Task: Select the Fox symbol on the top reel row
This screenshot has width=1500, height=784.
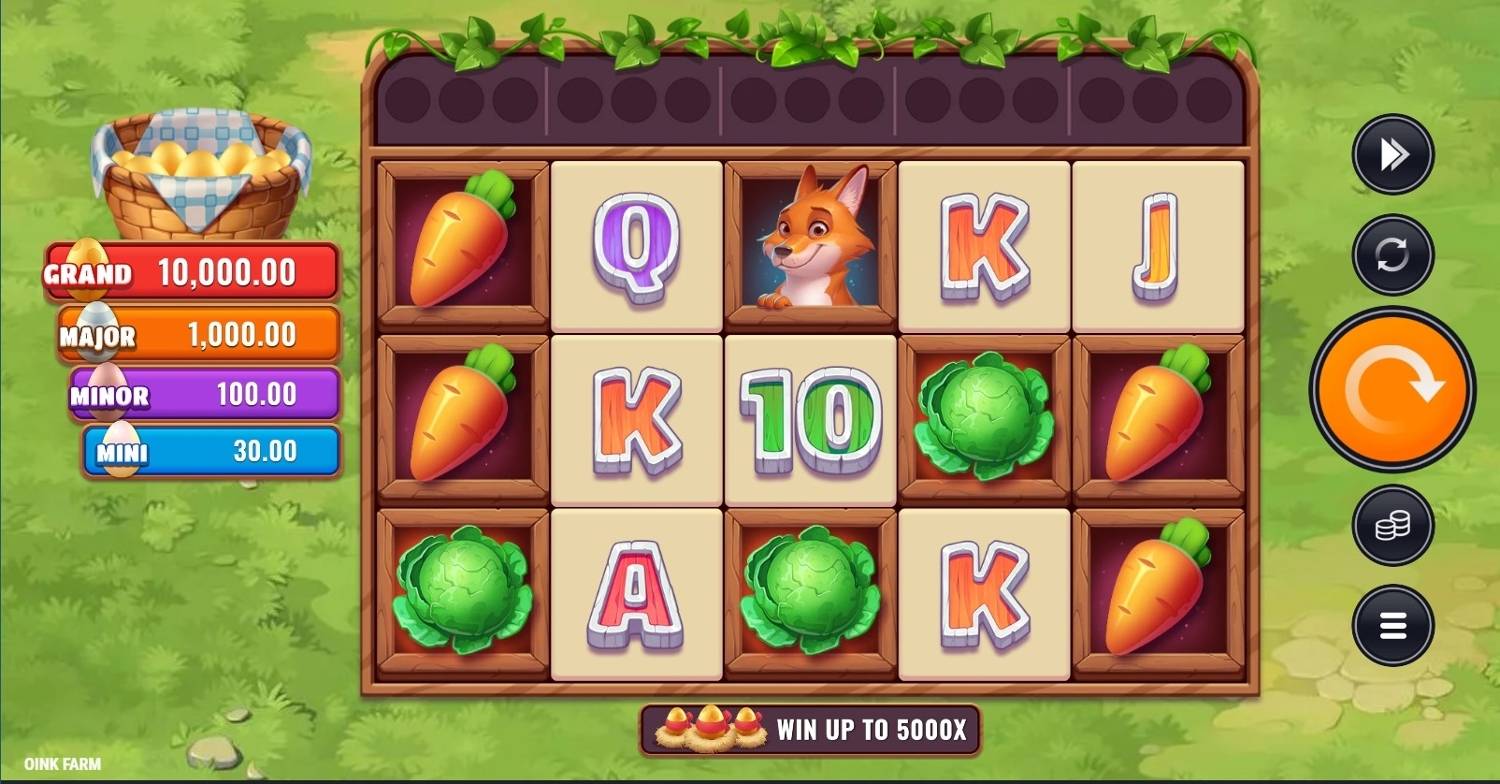Action: pyautogui.click(x=810, y=240)
